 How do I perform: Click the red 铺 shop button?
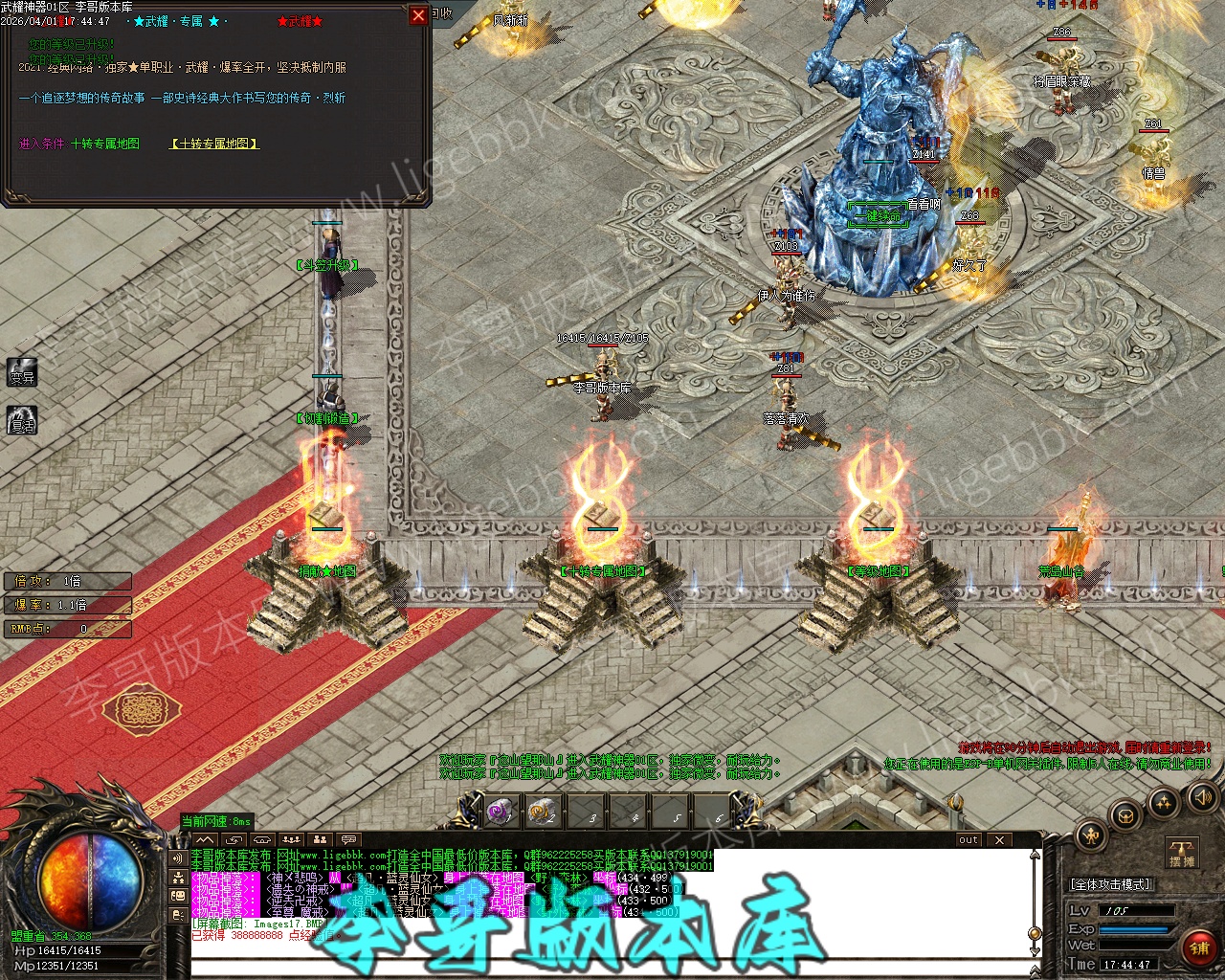(1199, 948)
